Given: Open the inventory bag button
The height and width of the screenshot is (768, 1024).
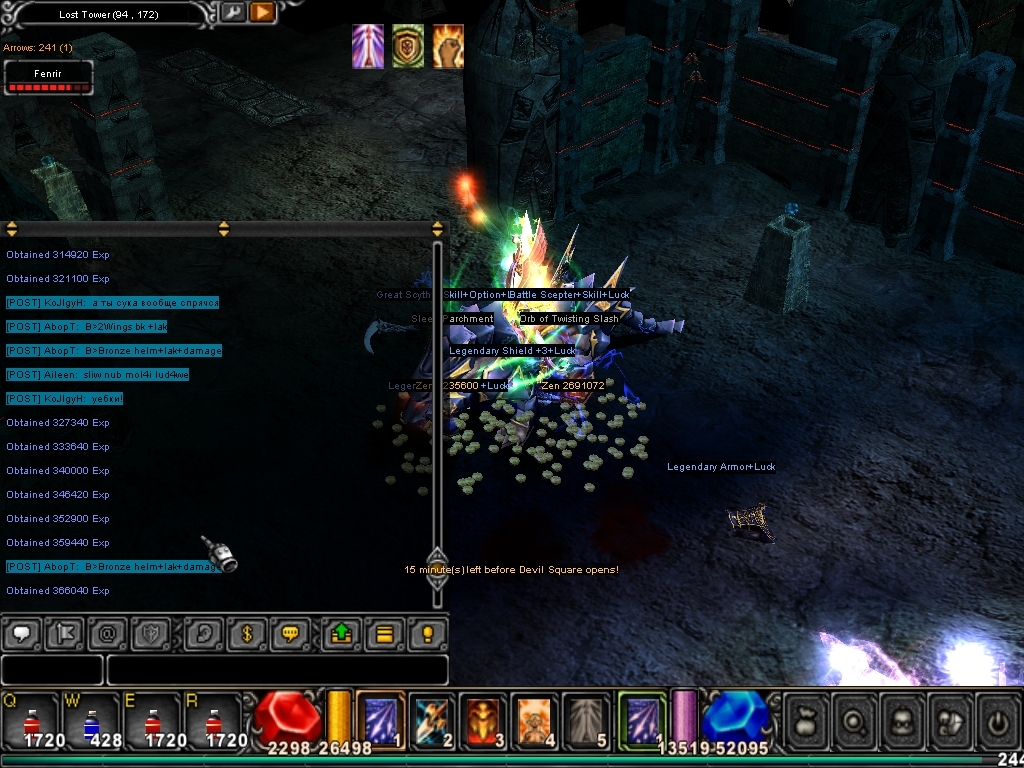Looking at the screenshot, I should tap(805, 718).
